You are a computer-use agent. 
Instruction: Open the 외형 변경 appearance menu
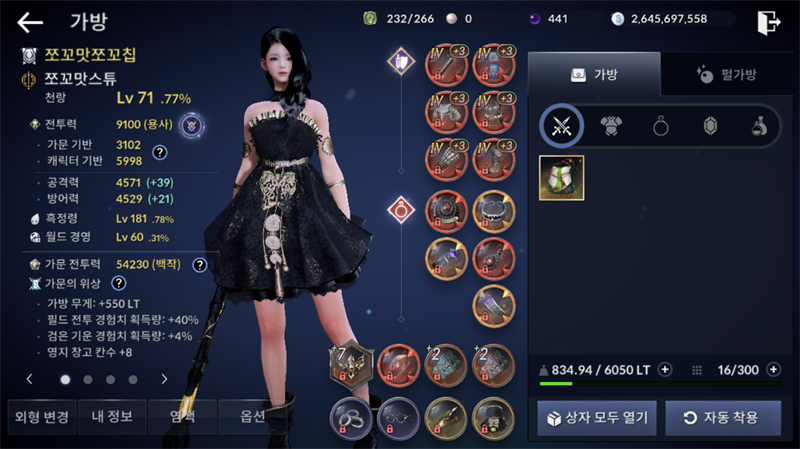(37, 417)
